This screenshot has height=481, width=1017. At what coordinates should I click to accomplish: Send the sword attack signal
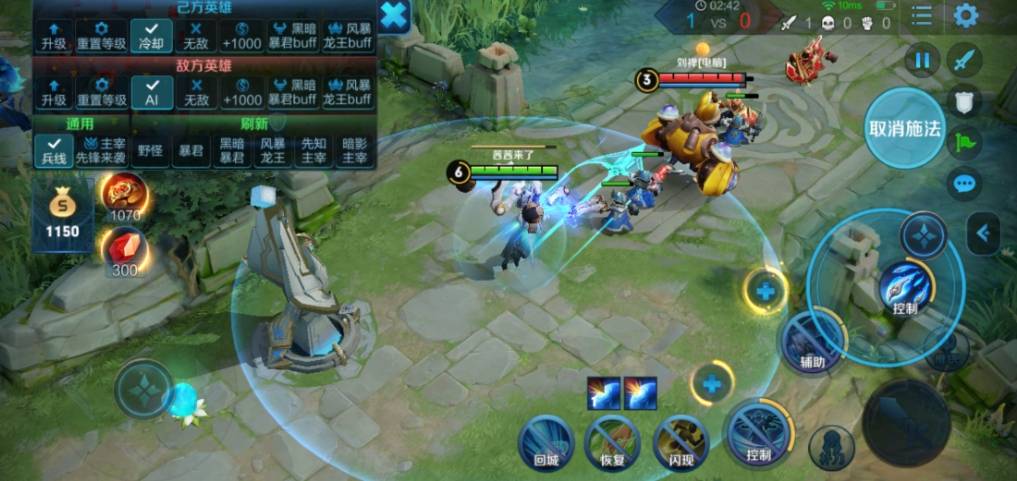(964, 60)
